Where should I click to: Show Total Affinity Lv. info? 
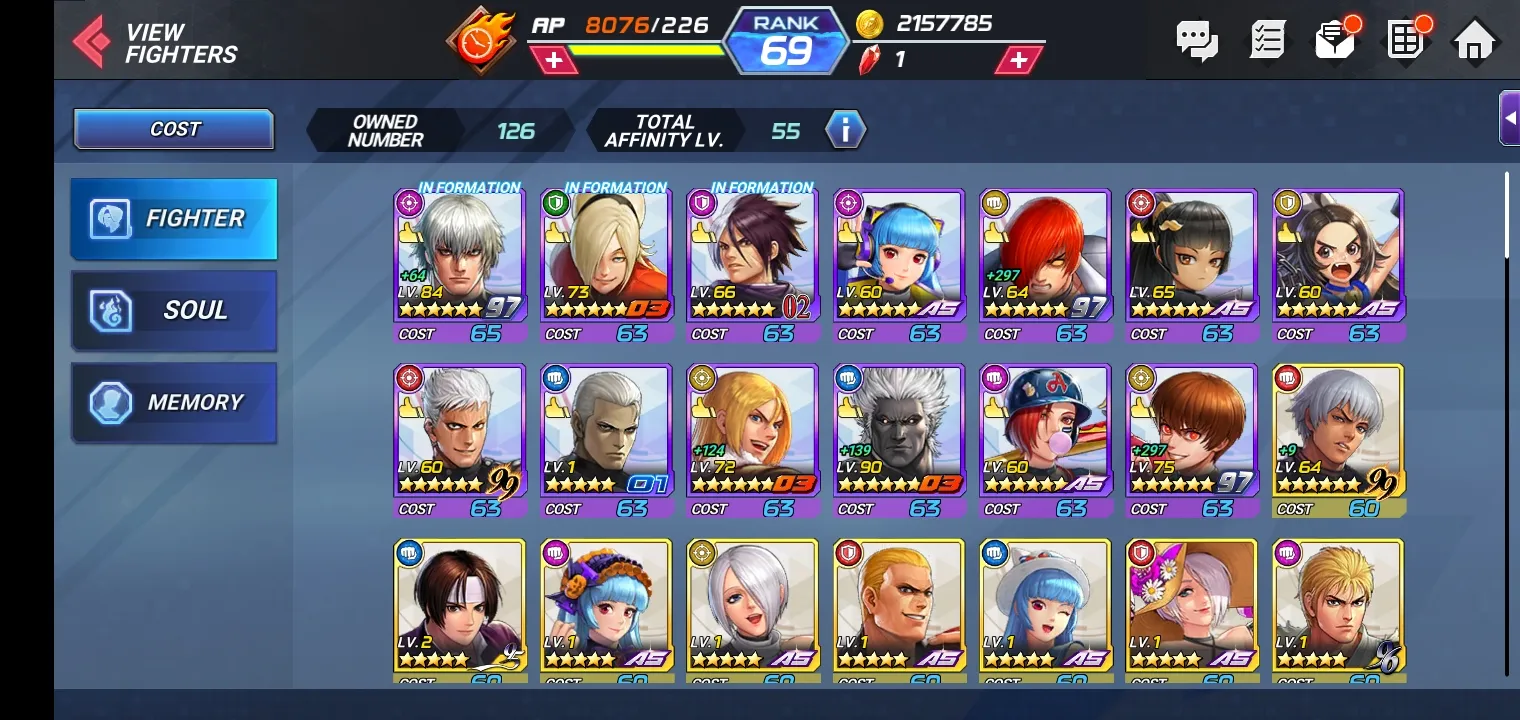pyautogui.click(x=845, y=130)
